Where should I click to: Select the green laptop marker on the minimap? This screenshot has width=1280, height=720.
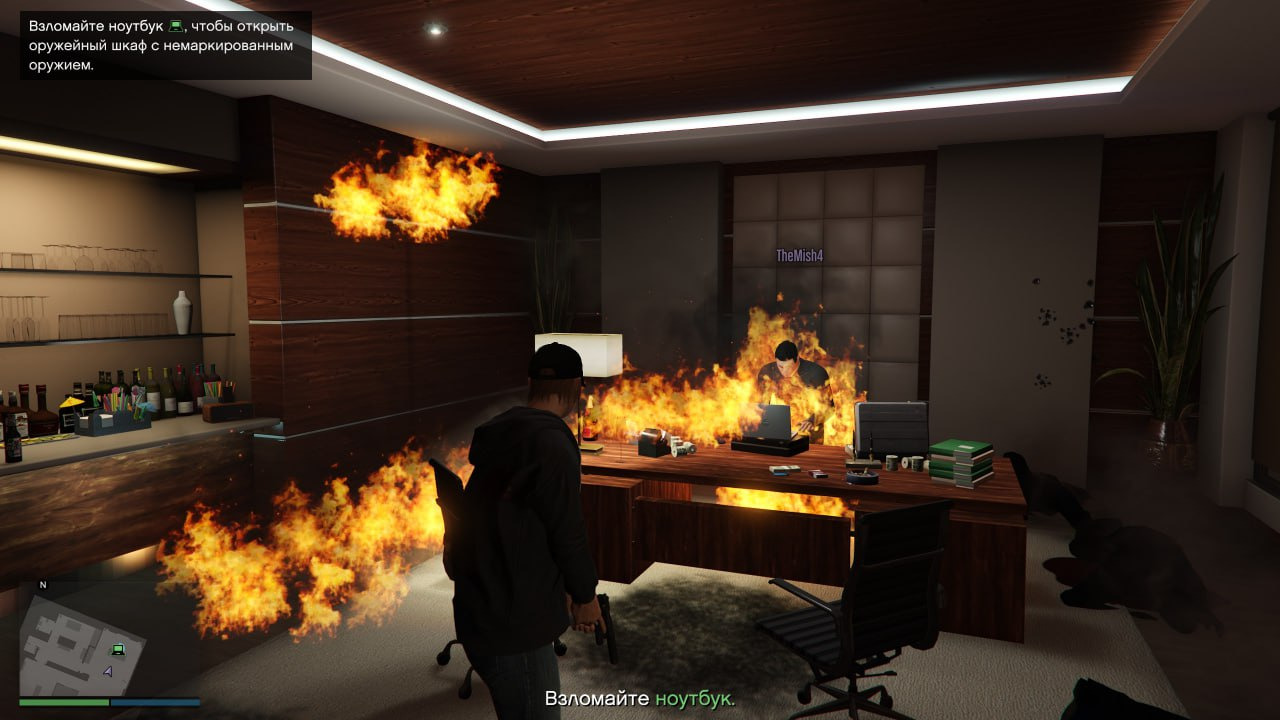tap(118, 650)
